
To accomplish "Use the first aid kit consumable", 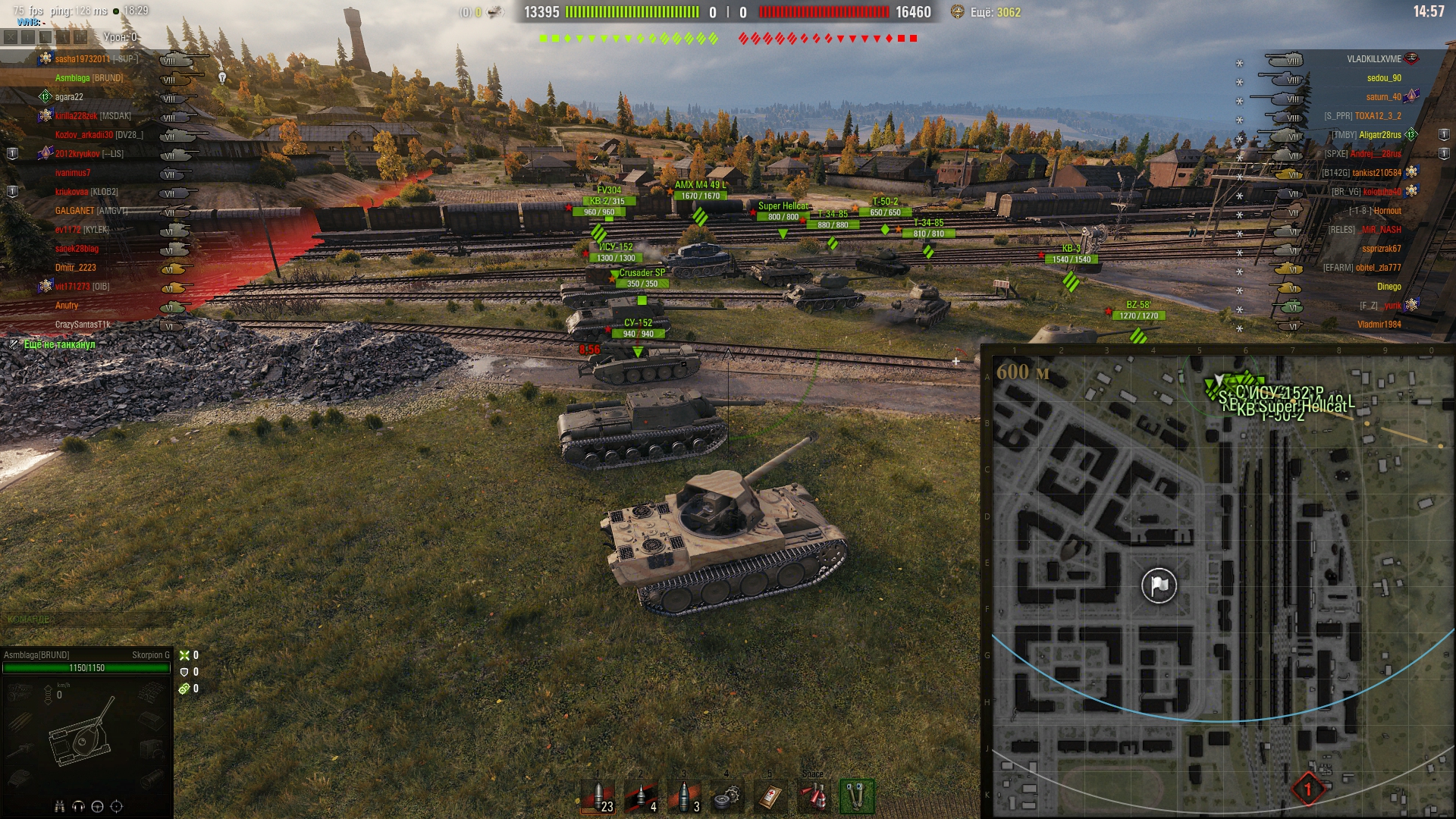I will coord(770,797).
